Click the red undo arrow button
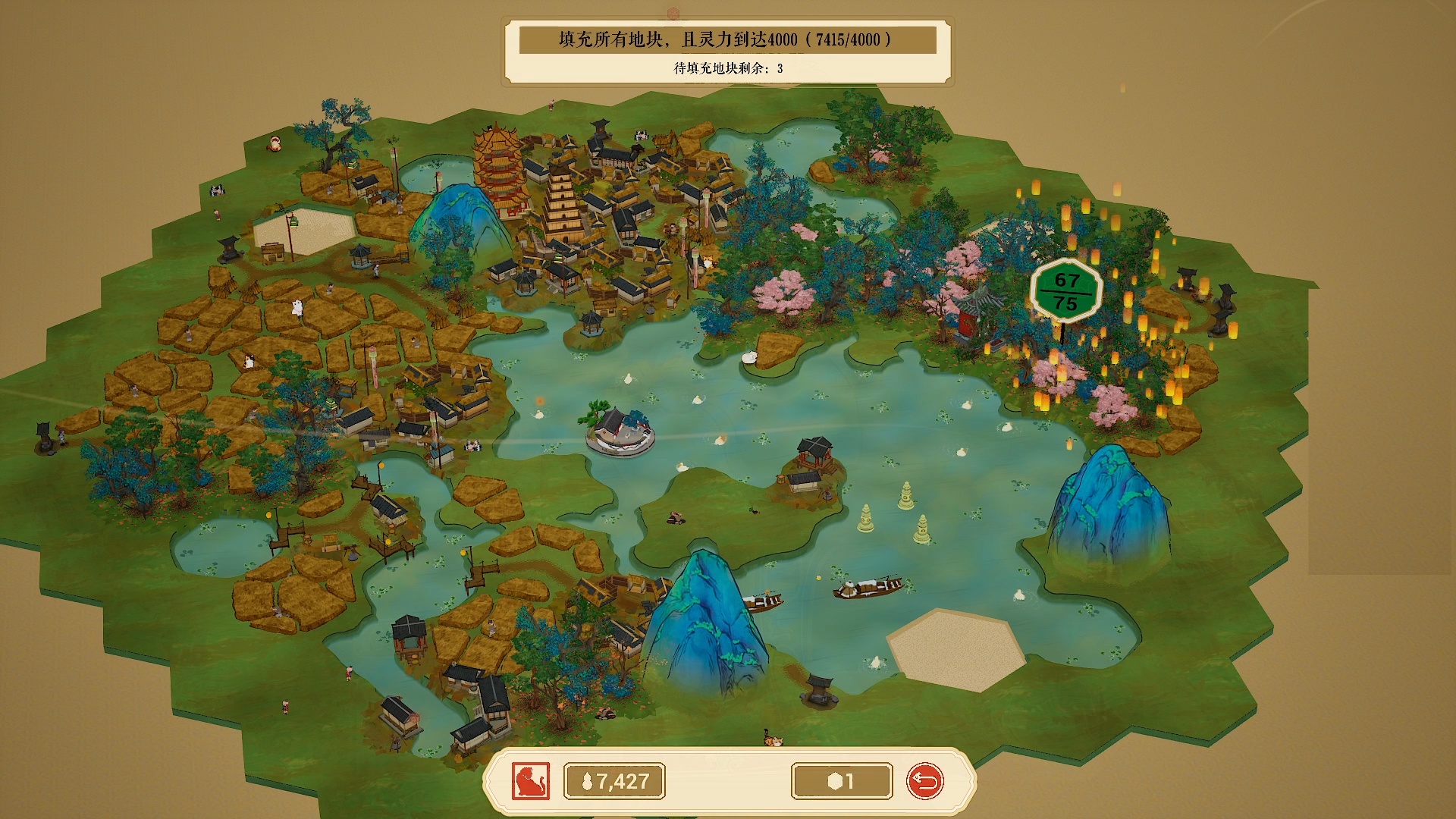The height and width of the screenshot is (819, 1456). coord(925,781)
